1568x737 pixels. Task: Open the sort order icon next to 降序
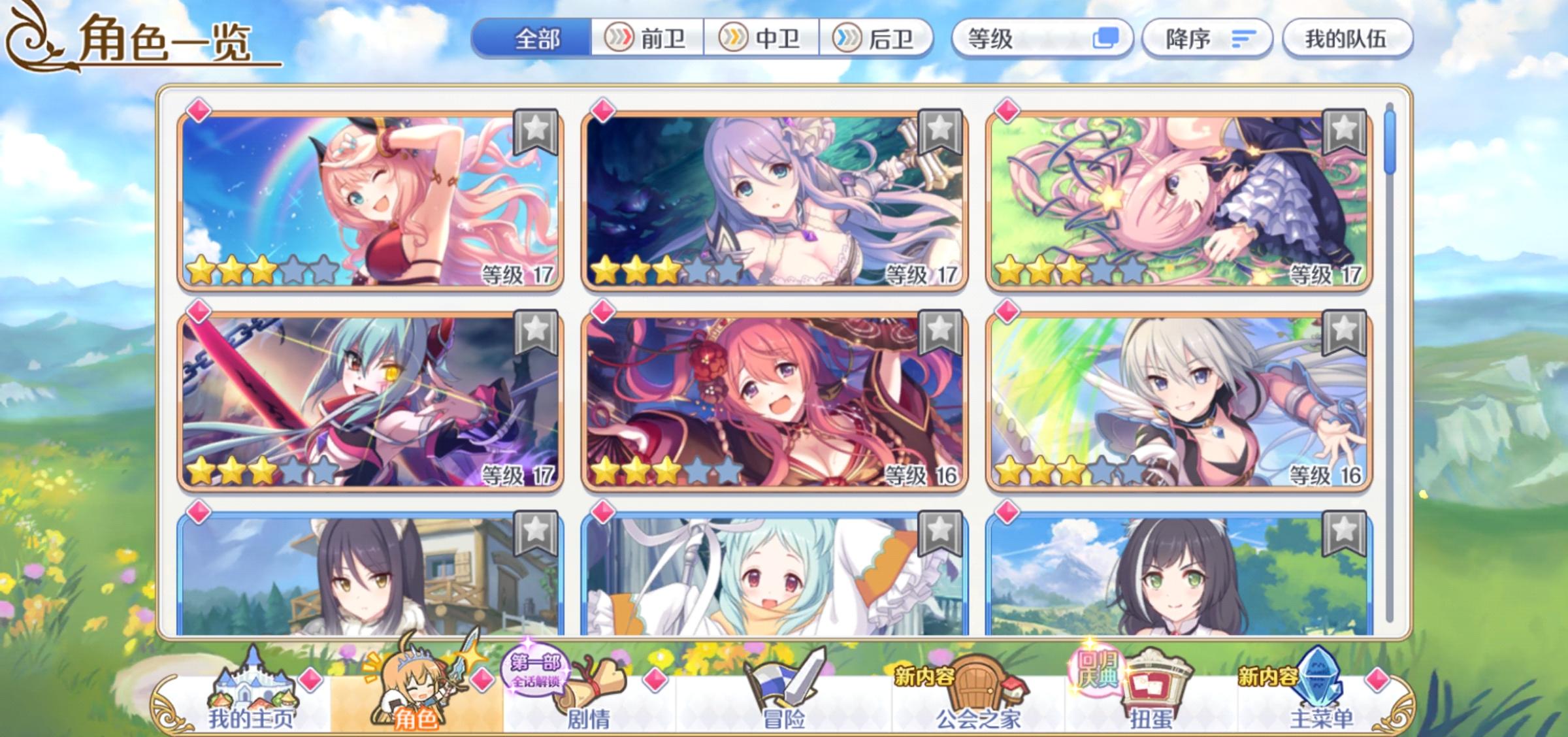(x=1241, y=37)
